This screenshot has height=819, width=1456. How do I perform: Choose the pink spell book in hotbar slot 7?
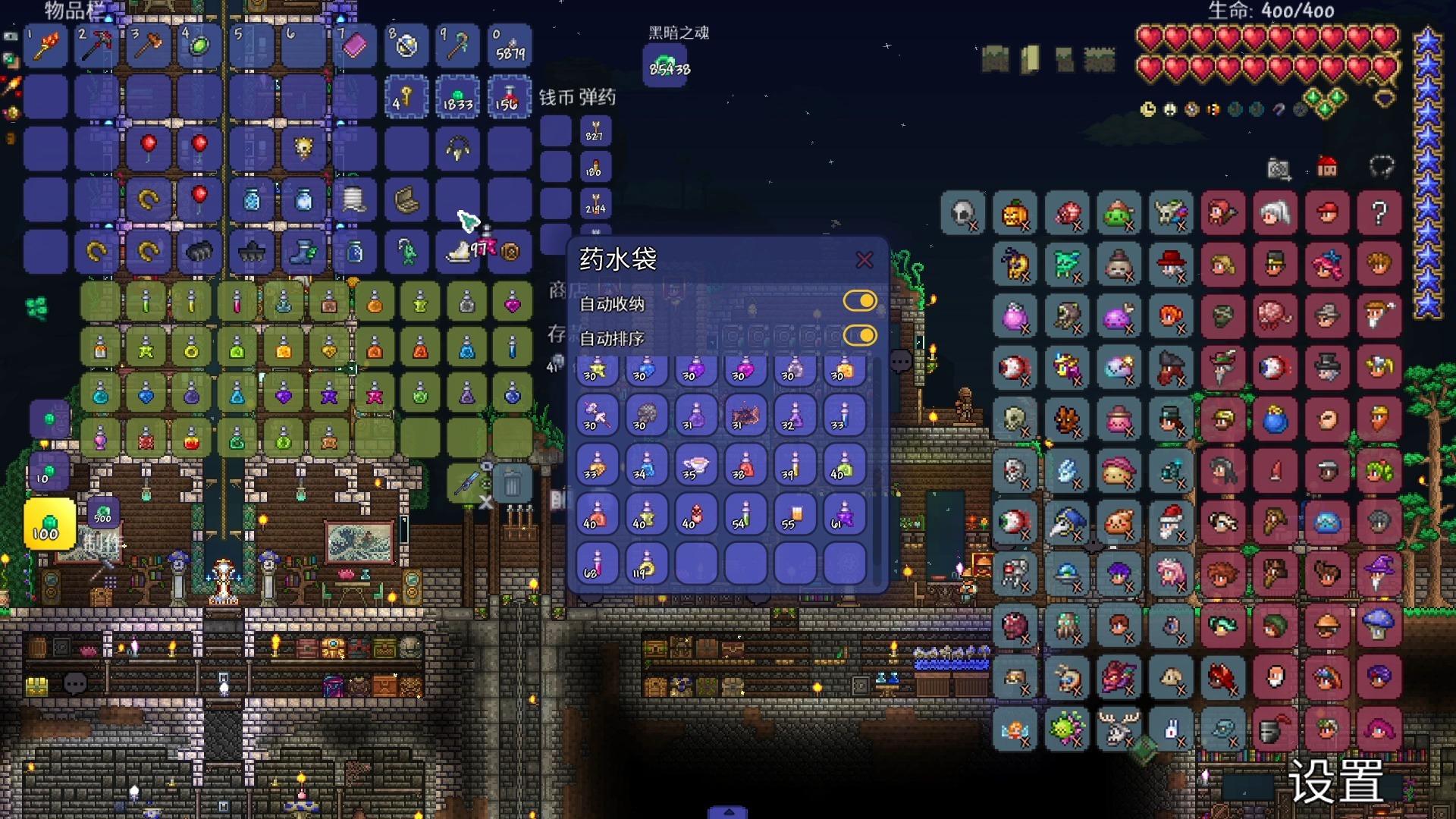pos(354,46)
